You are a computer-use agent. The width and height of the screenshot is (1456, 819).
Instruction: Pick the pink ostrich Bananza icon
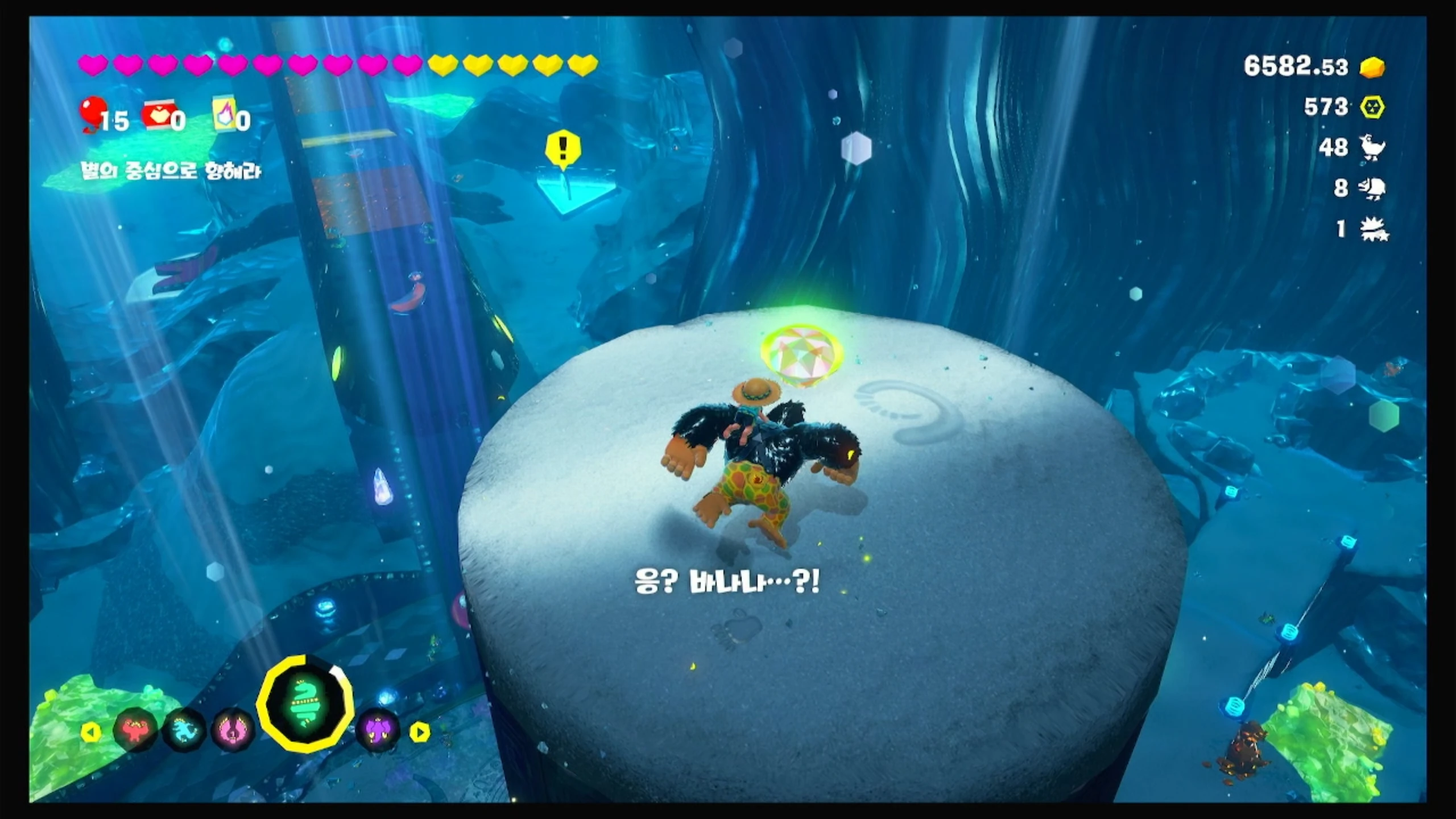233,730
